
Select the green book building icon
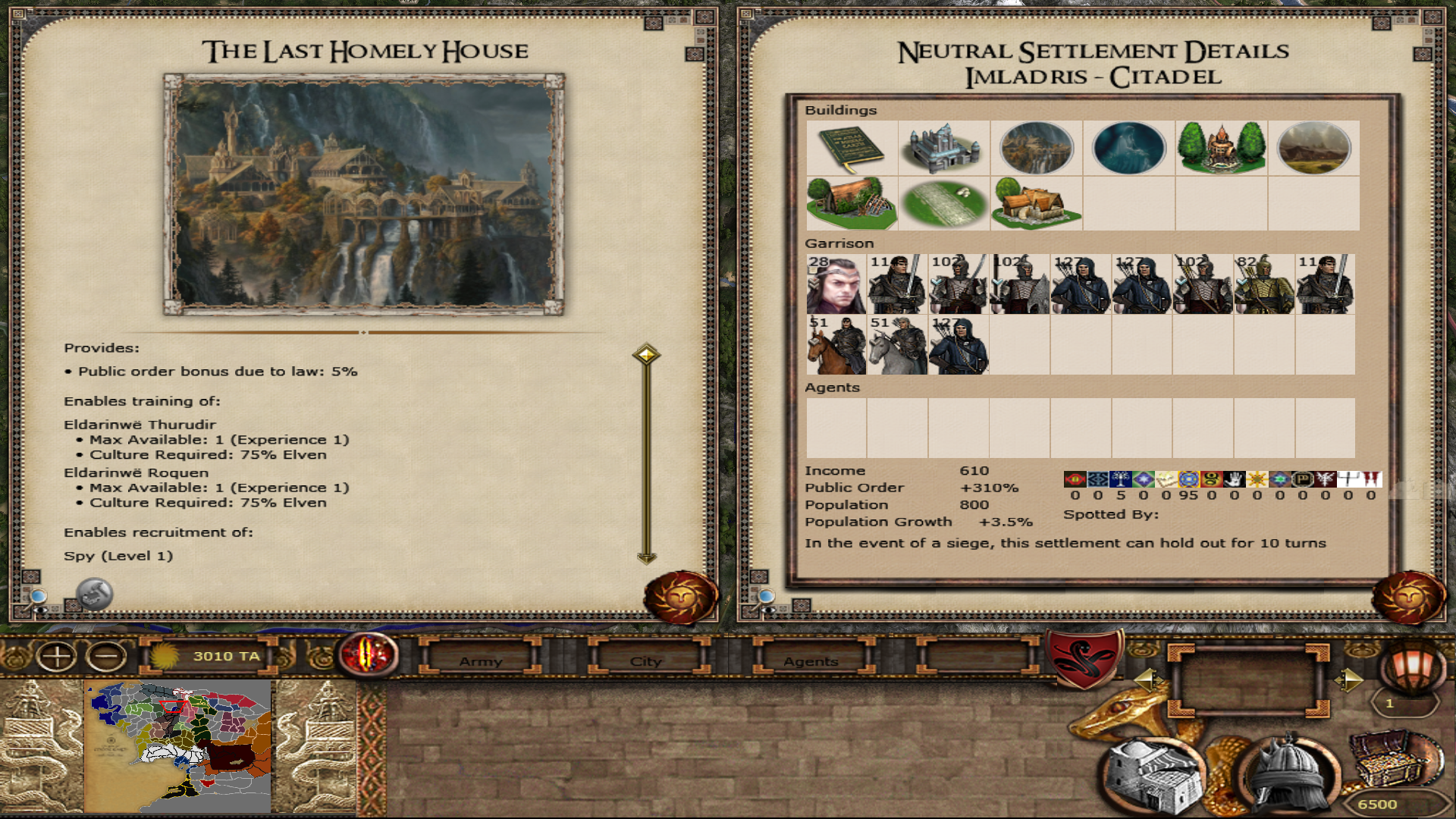[852, 148]
